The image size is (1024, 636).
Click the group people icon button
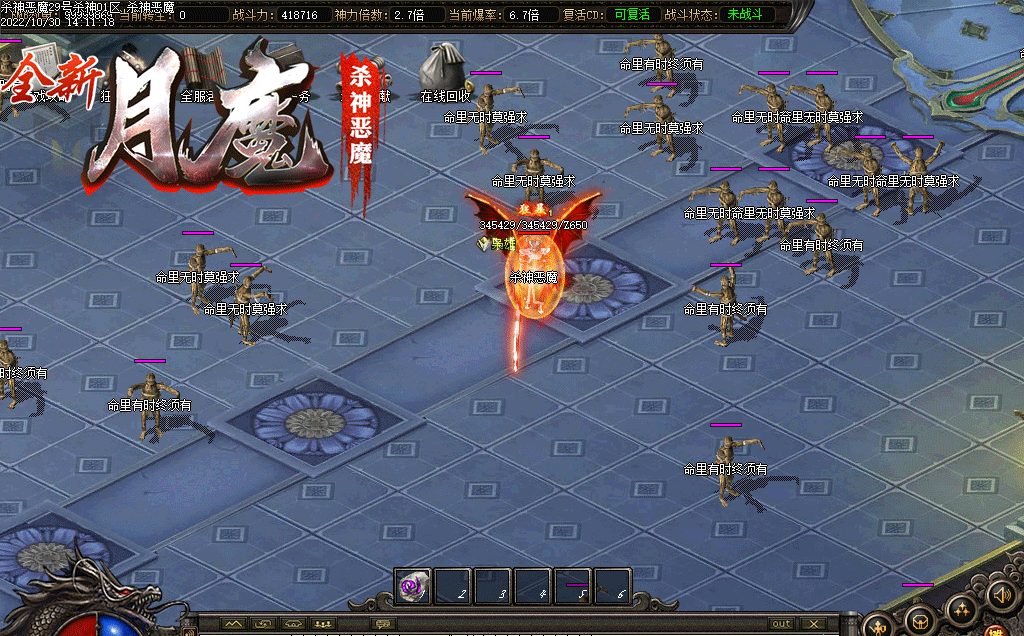(x=323, y=624)
